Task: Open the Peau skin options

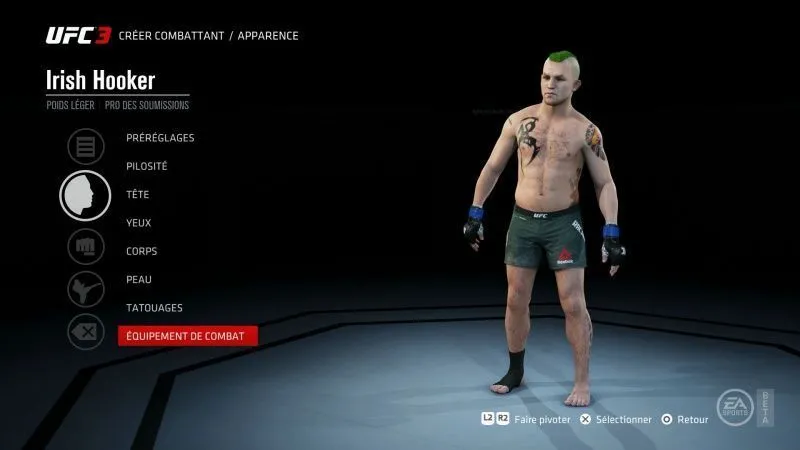Action: pyautogui.click(x=139, y=279)
